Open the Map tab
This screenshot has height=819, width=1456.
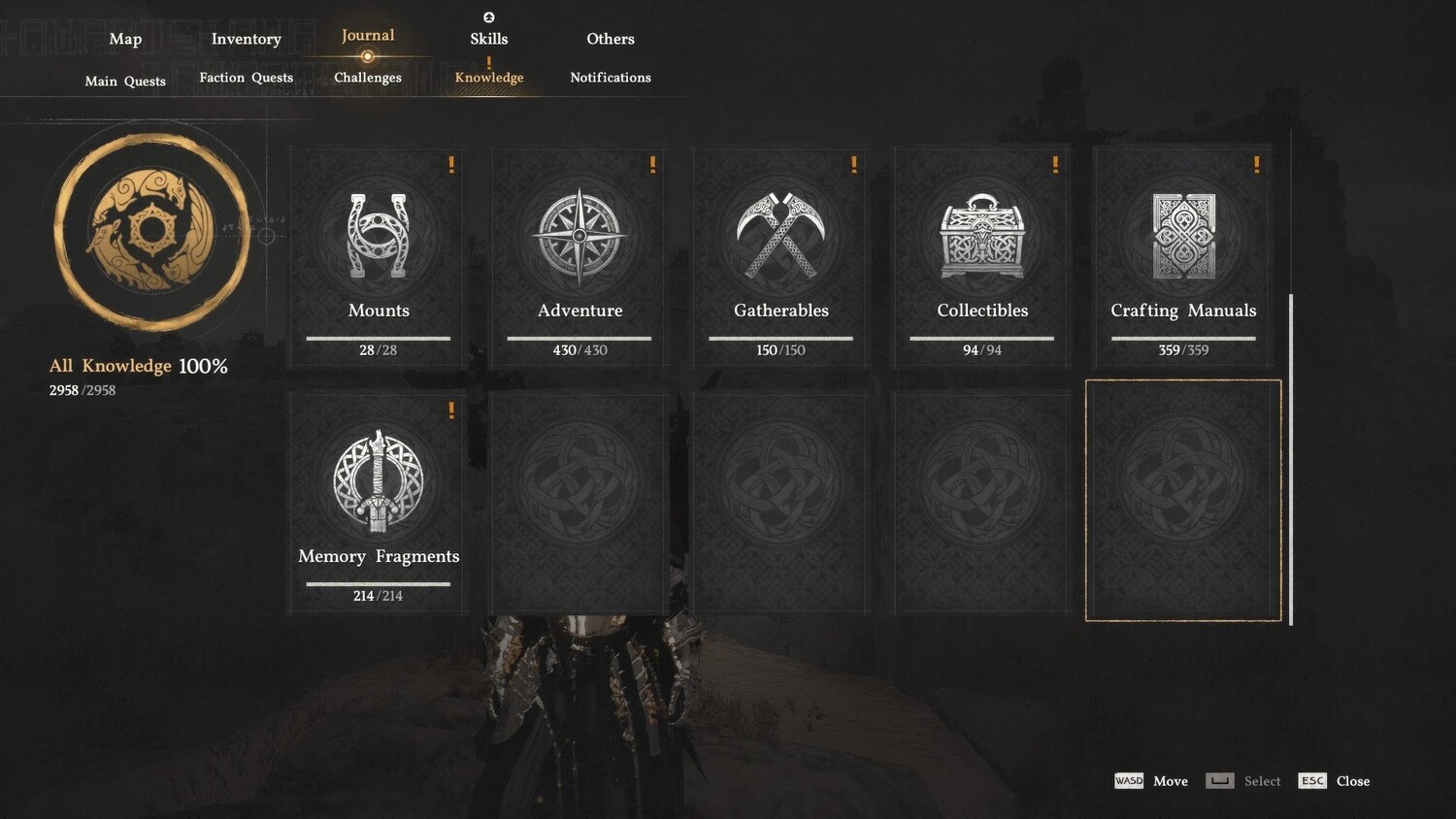tap(125, 39)
